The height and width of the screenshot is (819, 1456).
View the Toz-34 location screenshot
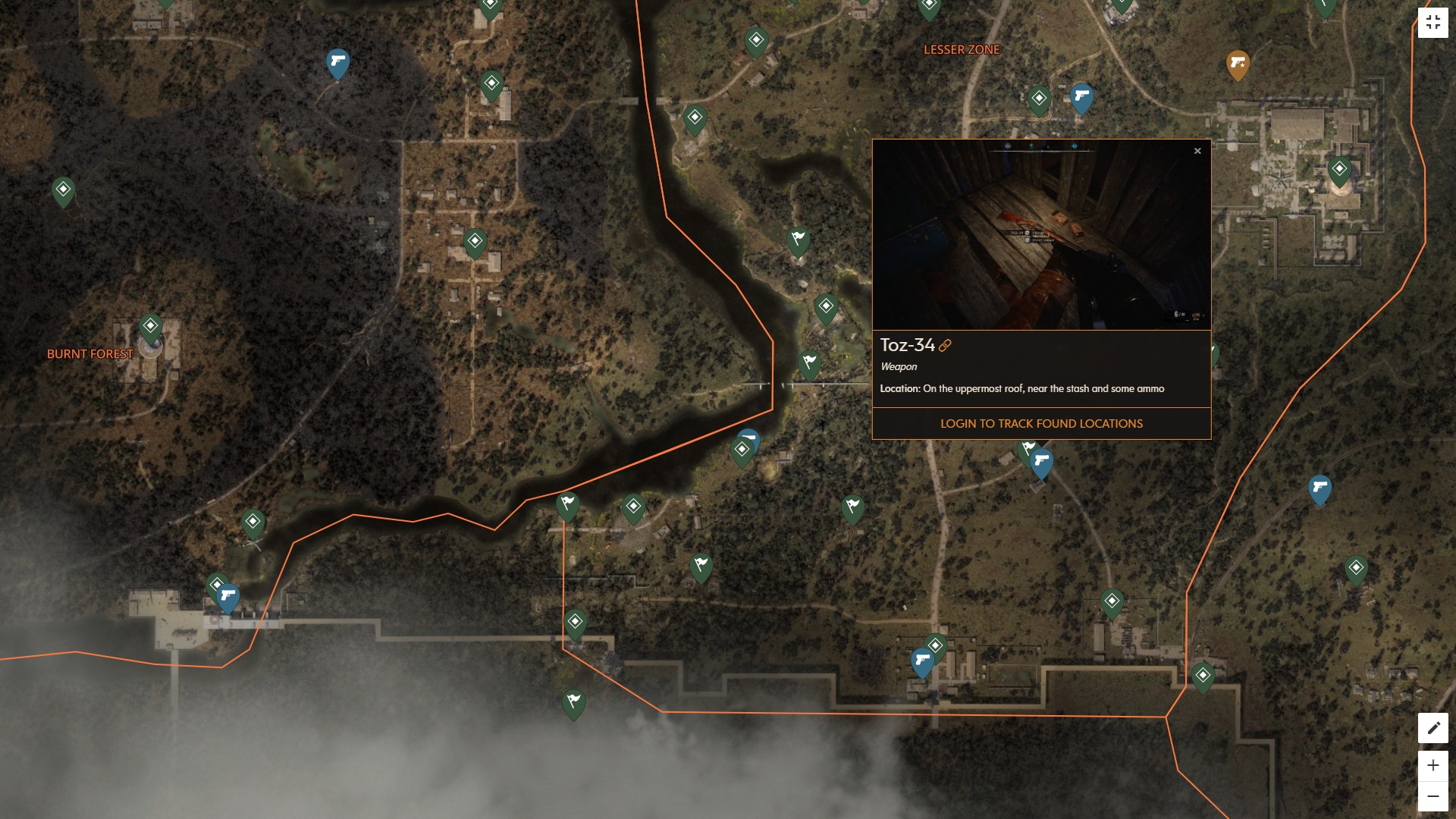tap(1043, 235)
